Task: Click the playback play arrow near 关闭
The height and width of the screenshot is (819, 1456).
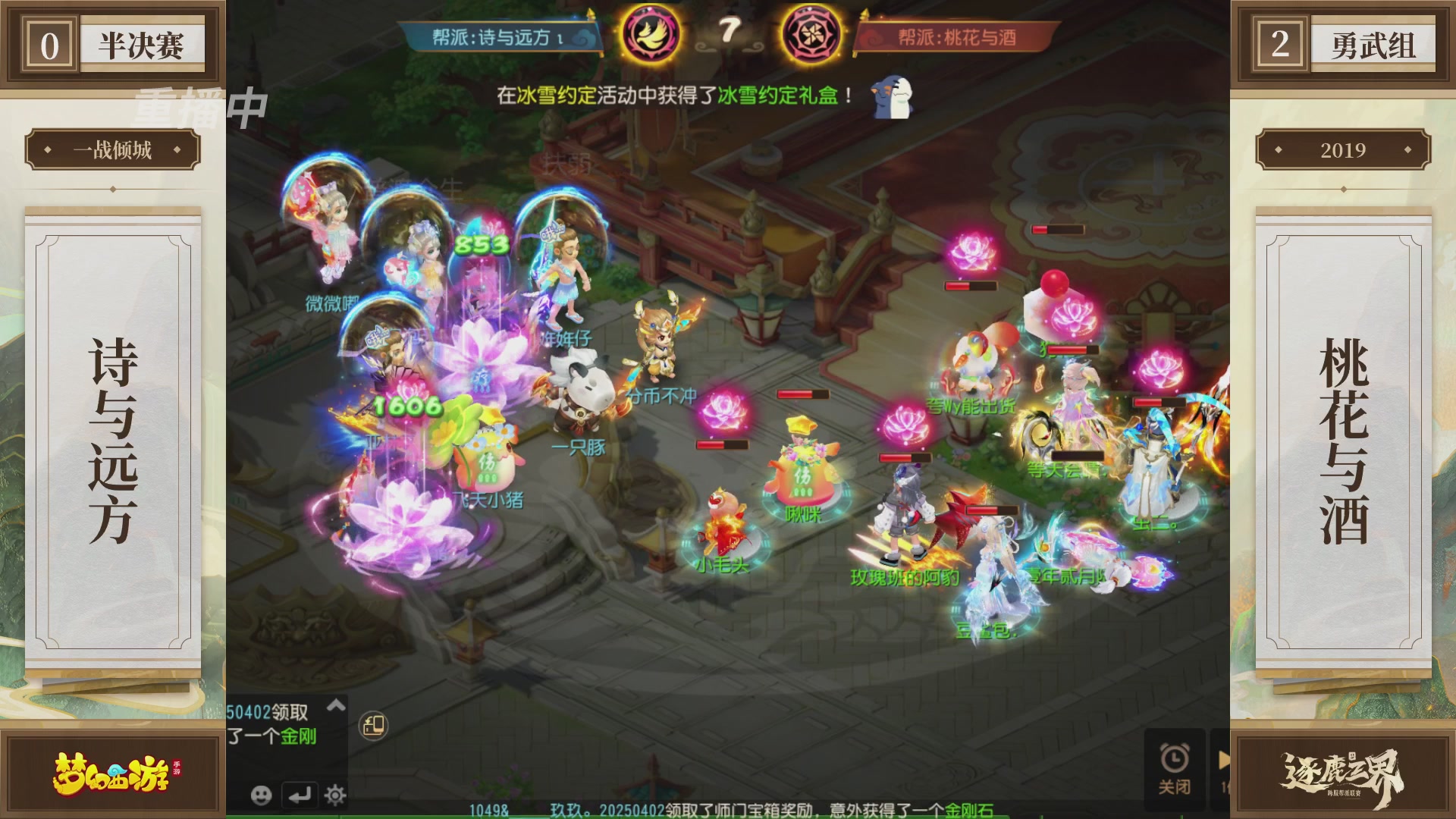Action: (1222, 758)
